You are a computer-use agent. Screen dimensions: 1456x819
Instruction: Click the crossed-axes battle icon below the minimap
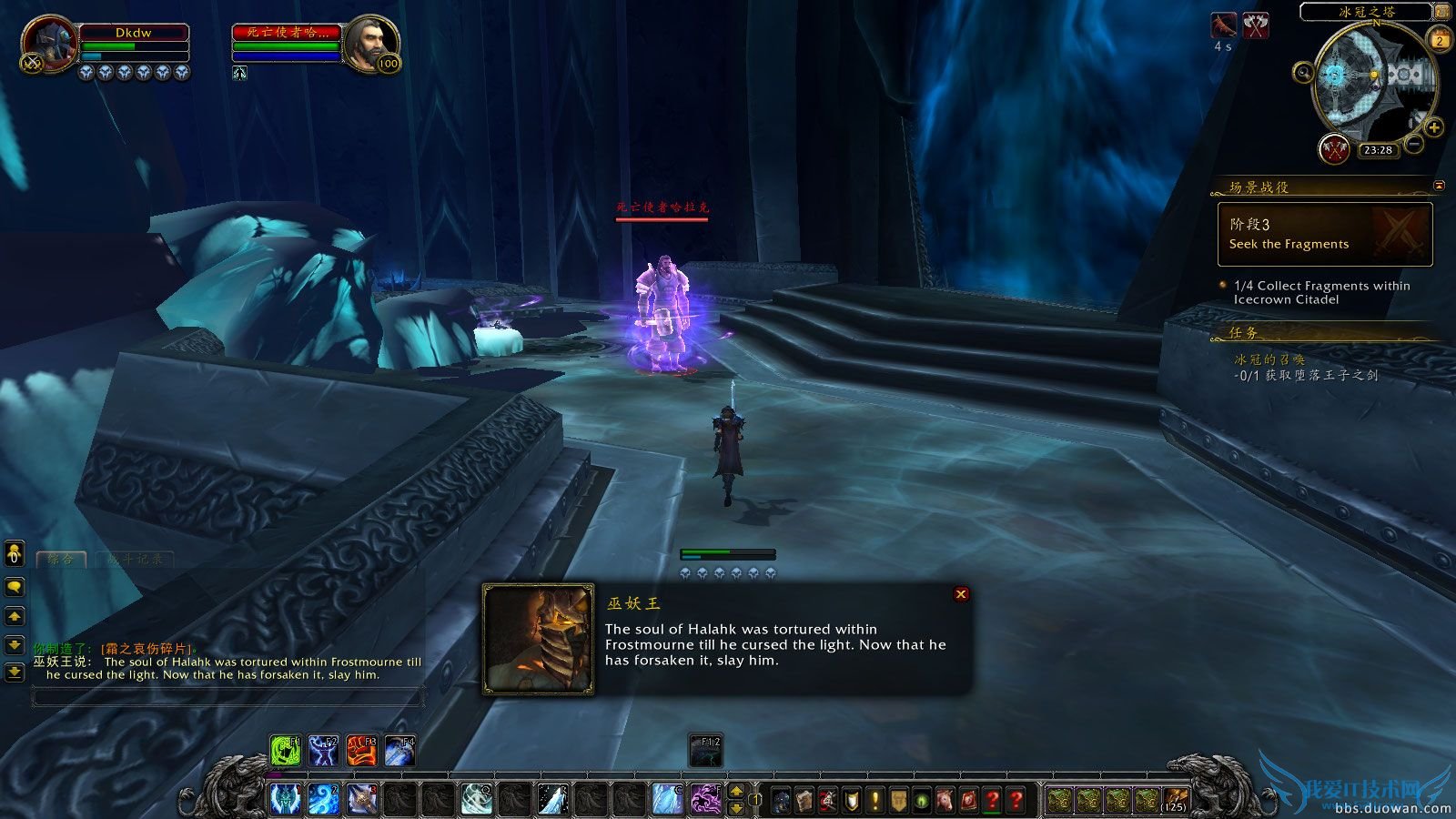pyautogui.click(x=1334, y=149)
